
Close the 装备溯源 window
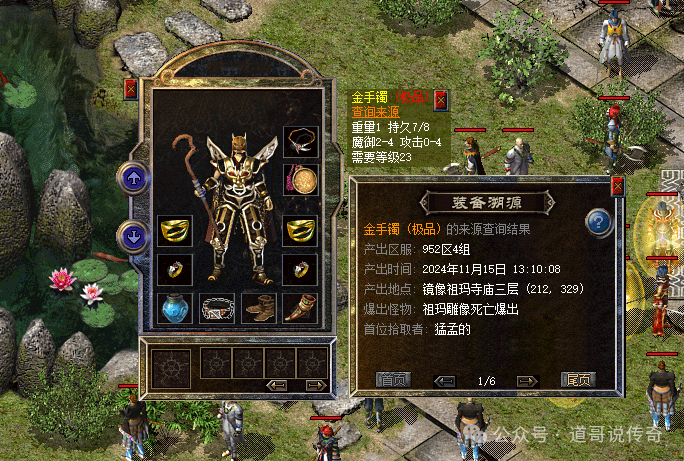617,186
